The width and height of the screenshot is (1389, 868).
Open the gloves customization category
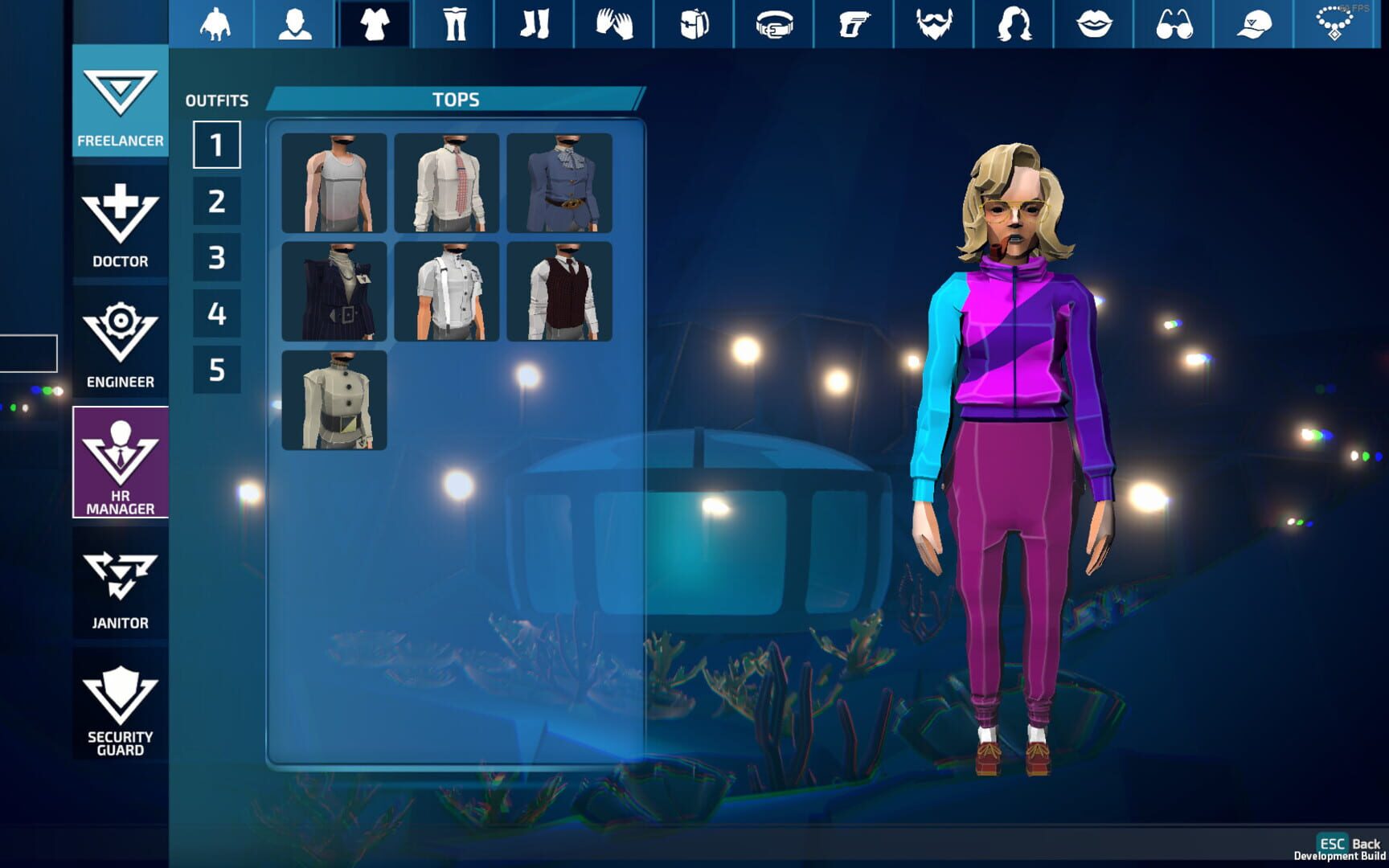pyautogui.click(x=613, y=24)
